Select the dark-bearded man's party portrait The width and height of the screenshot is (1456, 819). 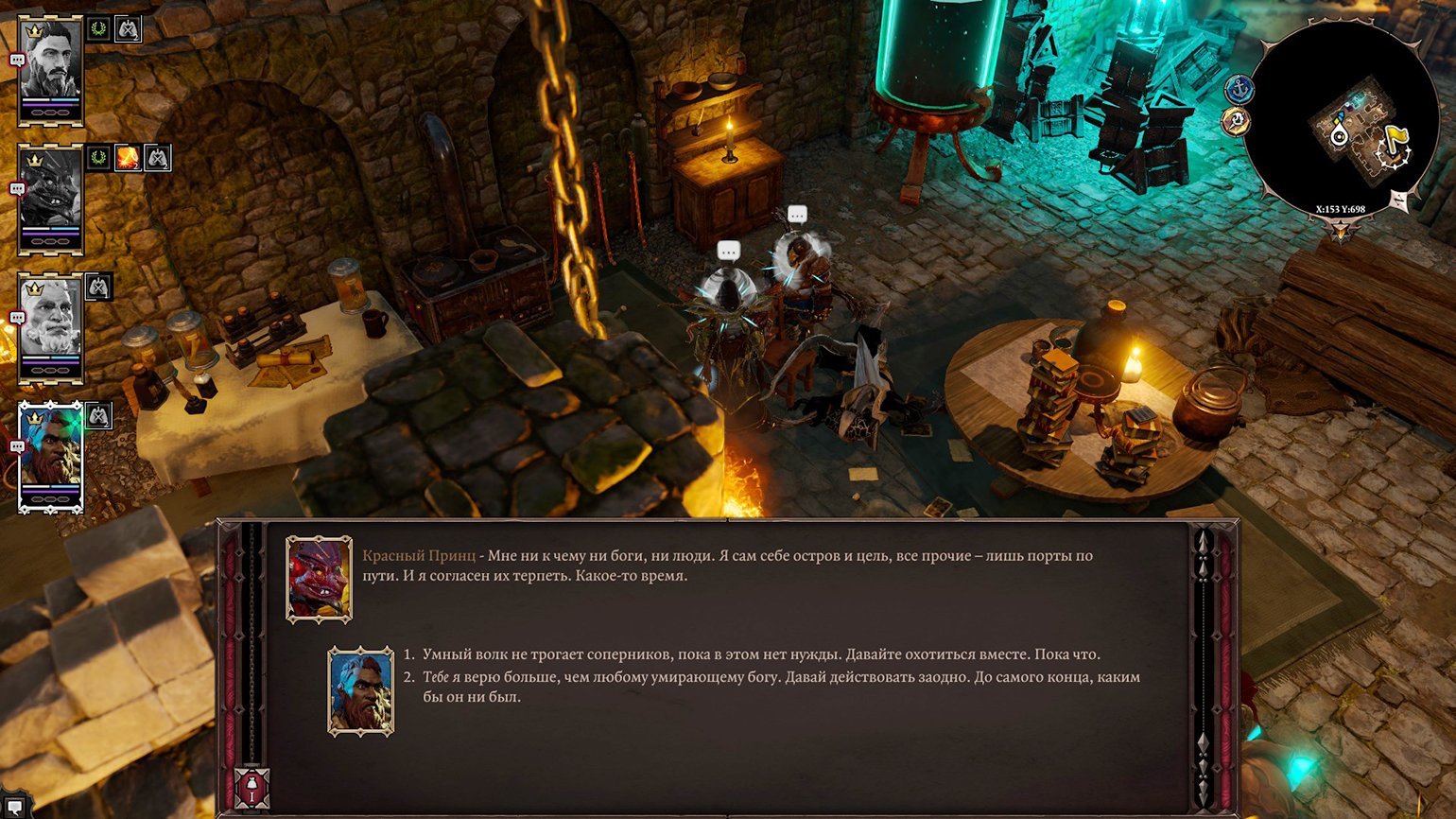pos(51,68)
